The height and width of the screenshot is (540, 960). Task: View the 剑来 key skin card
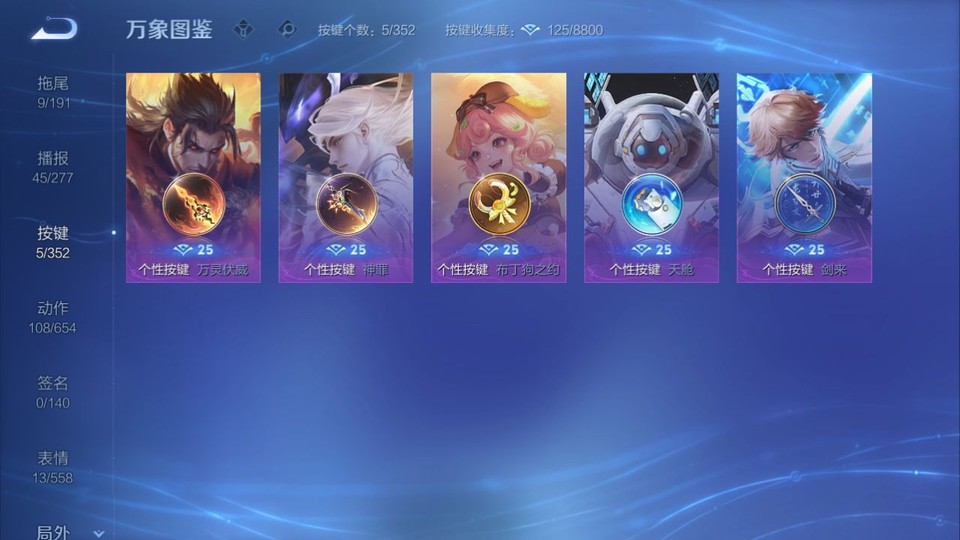804,177
